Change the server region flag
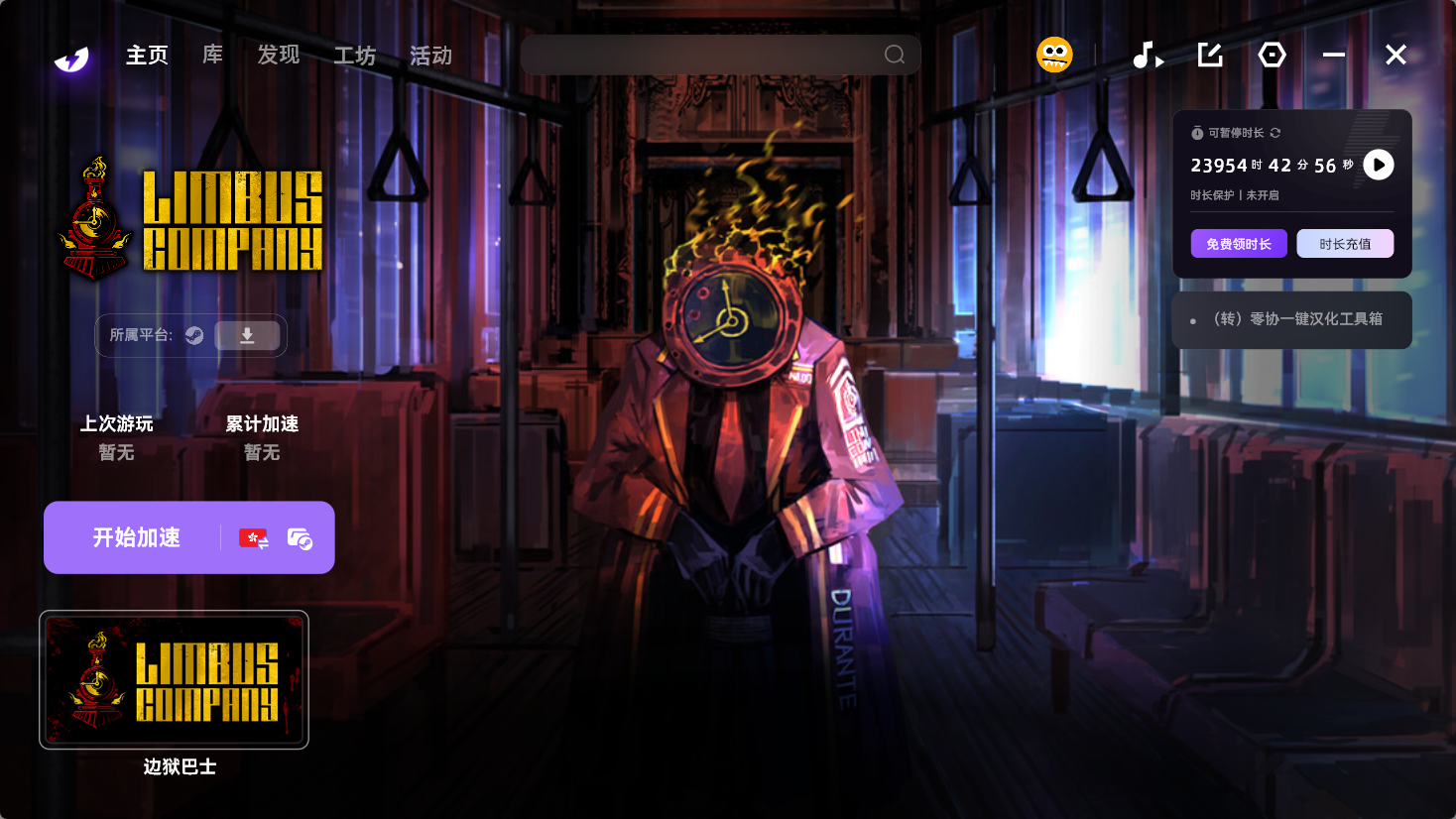This screenshot has width=1456, height=819. (x=254, y=538)
